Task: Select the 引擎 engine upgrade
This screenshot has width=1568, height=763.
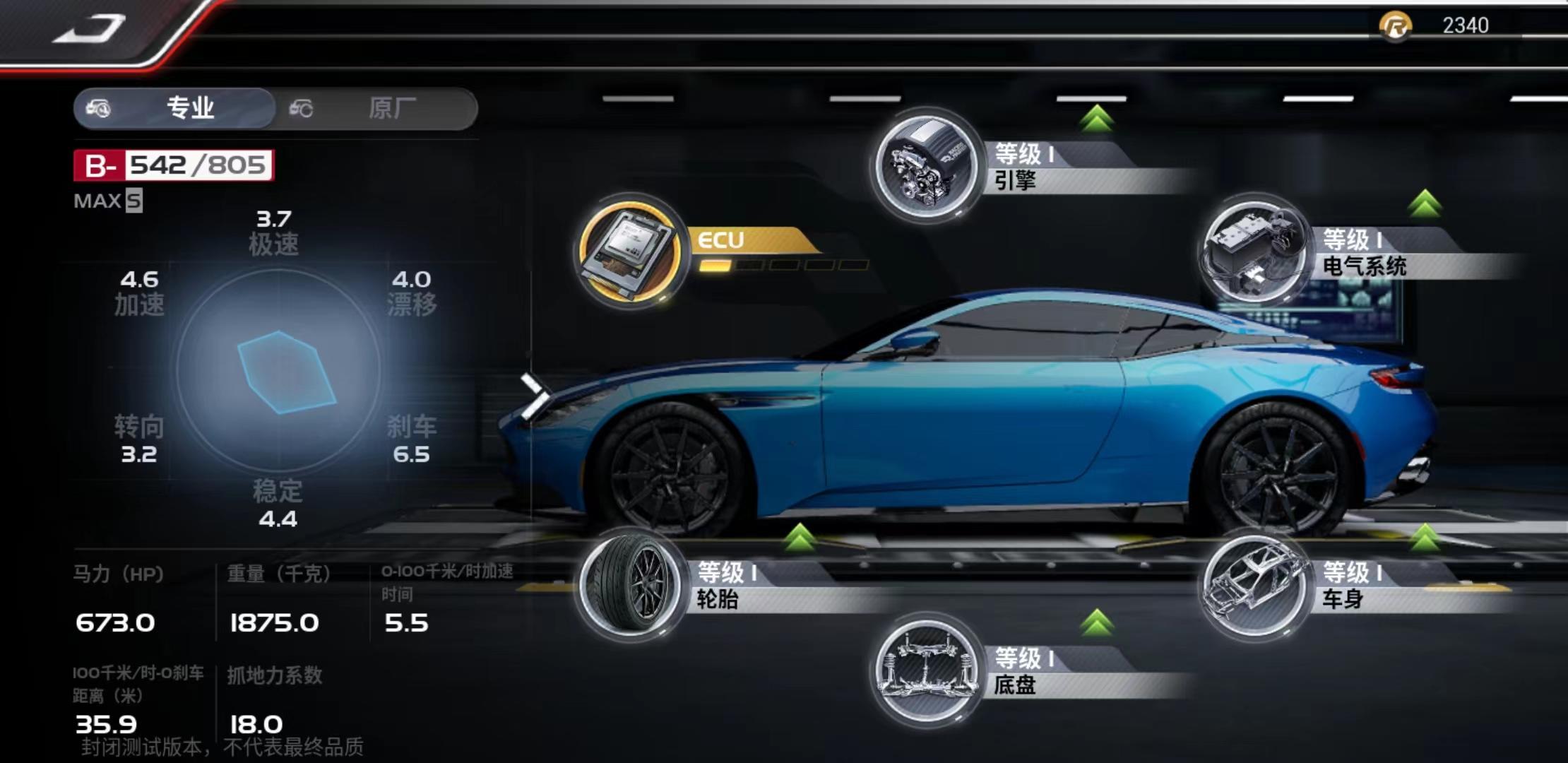Action: [x=927, y=167]
